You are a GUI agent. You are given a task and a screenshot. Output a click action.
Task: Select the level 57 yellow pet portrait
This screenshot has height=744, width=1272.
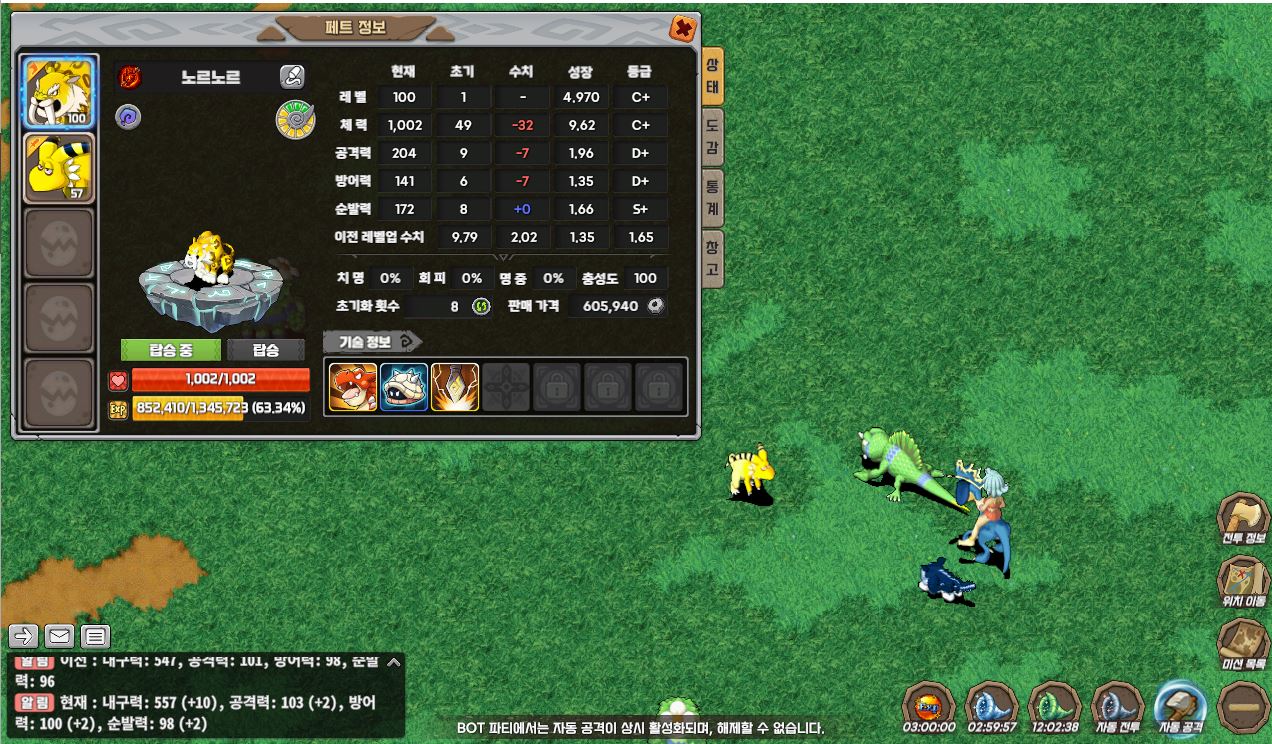(60, 168)
